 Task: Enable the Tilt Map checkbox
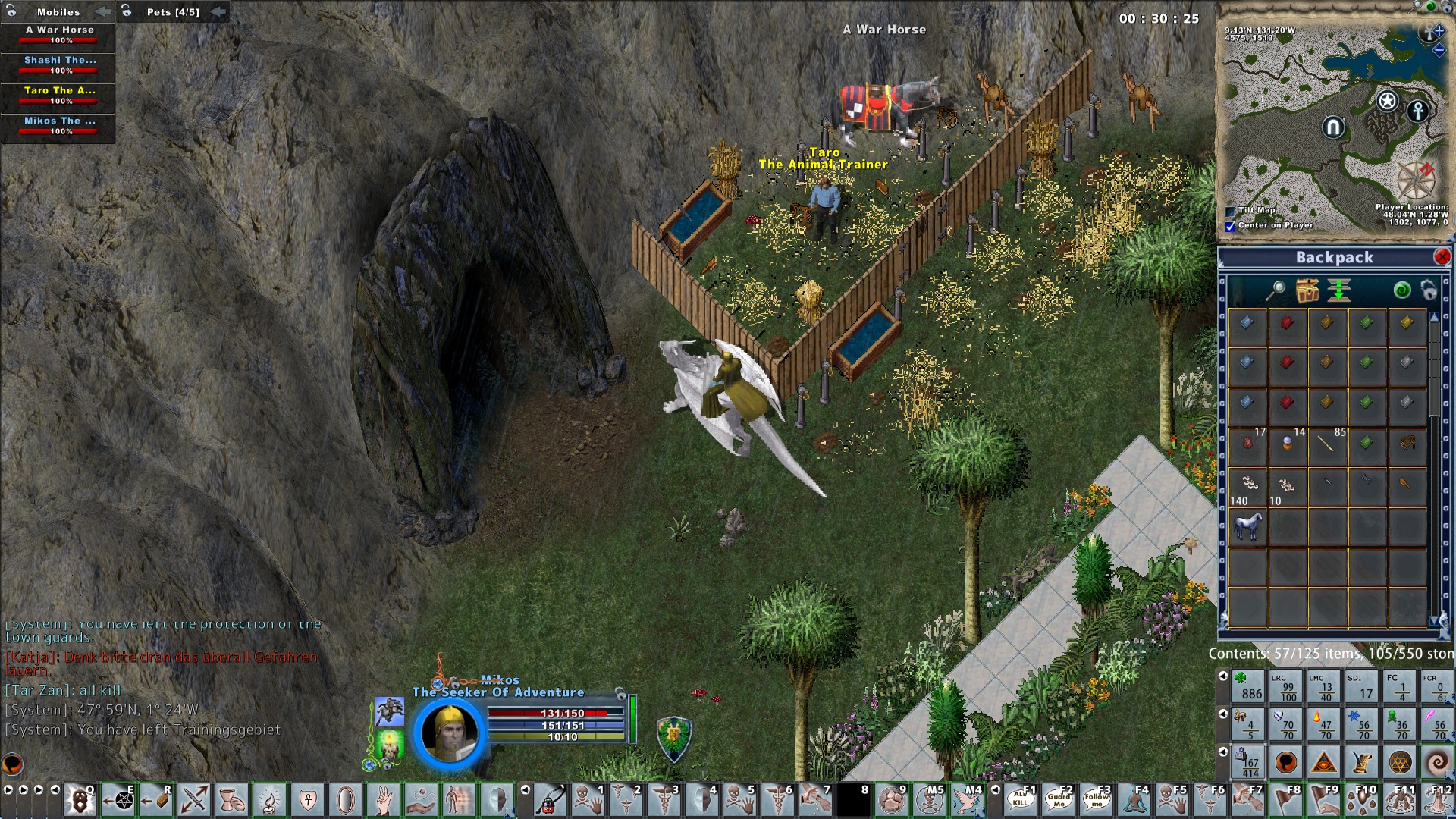[x=1230, y=211]
